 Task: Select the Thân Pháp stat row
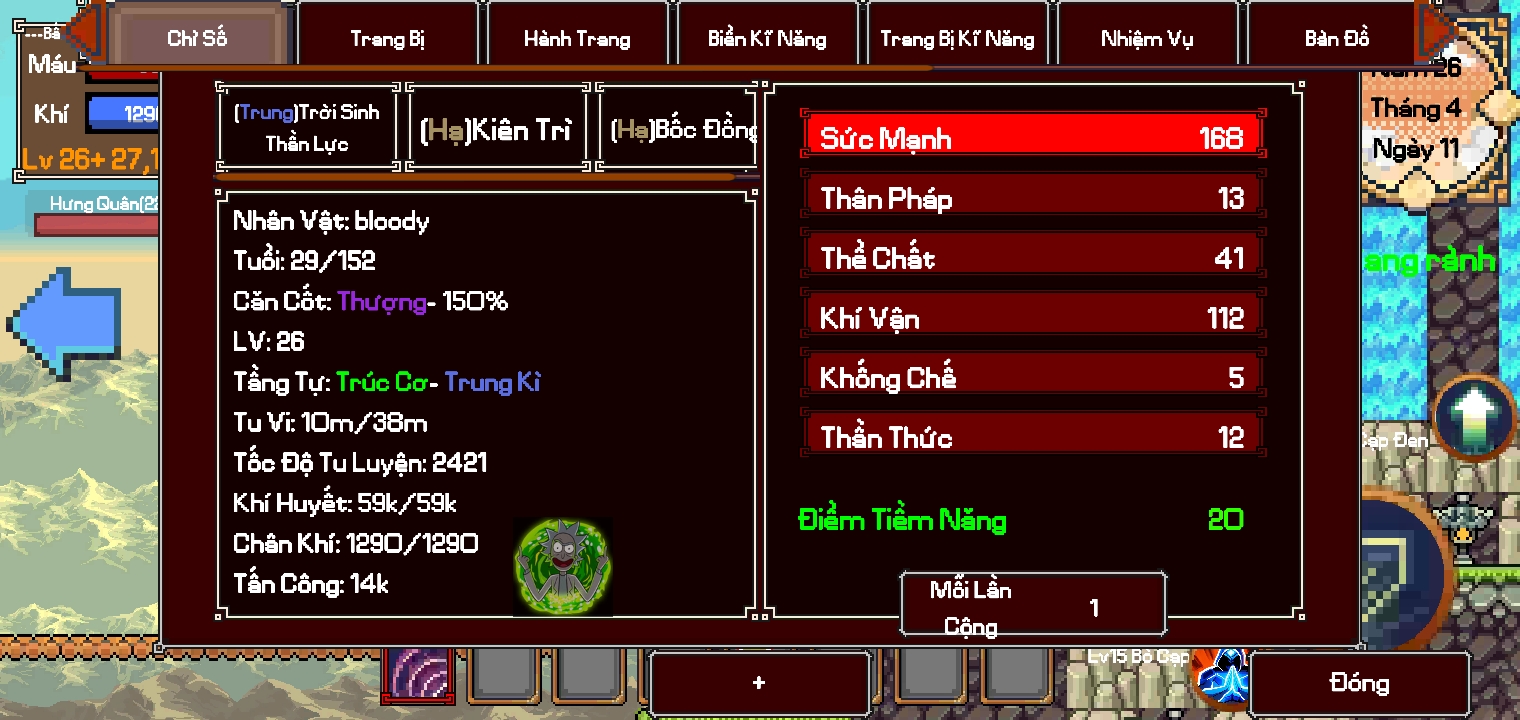tap(1032, 196)
